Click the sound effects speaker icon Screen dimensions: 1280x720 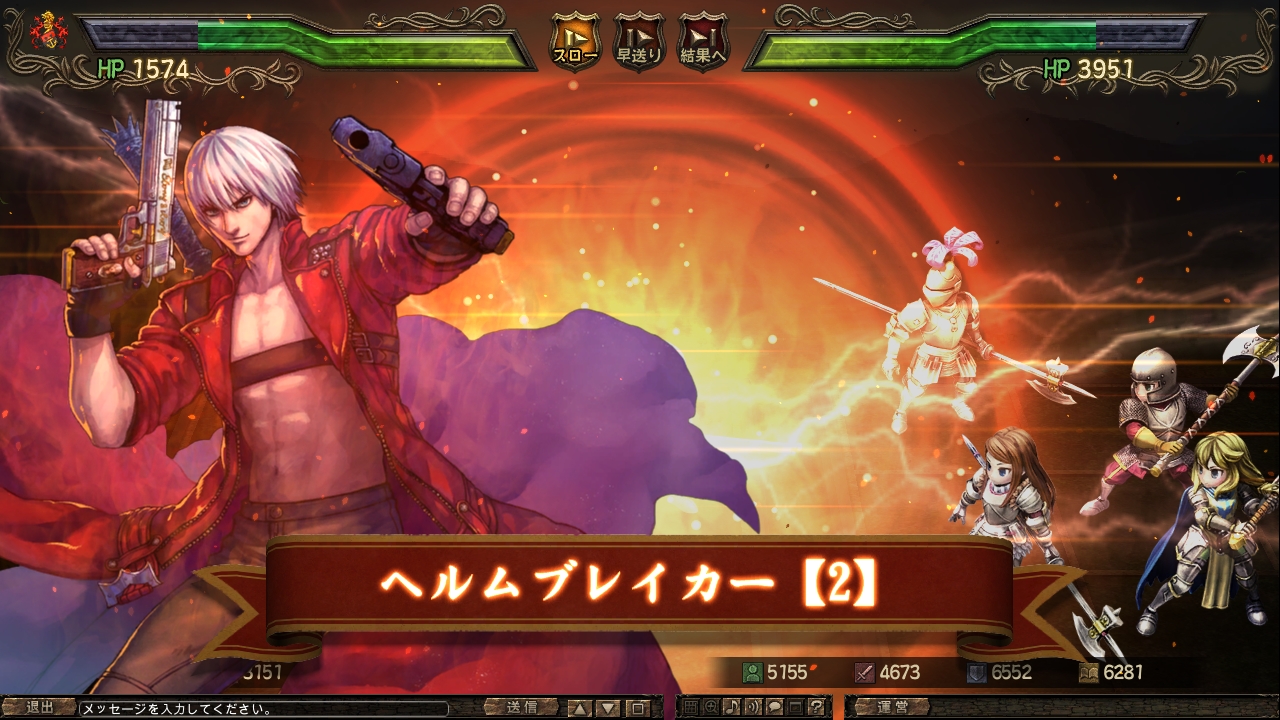tap(753, 707)
